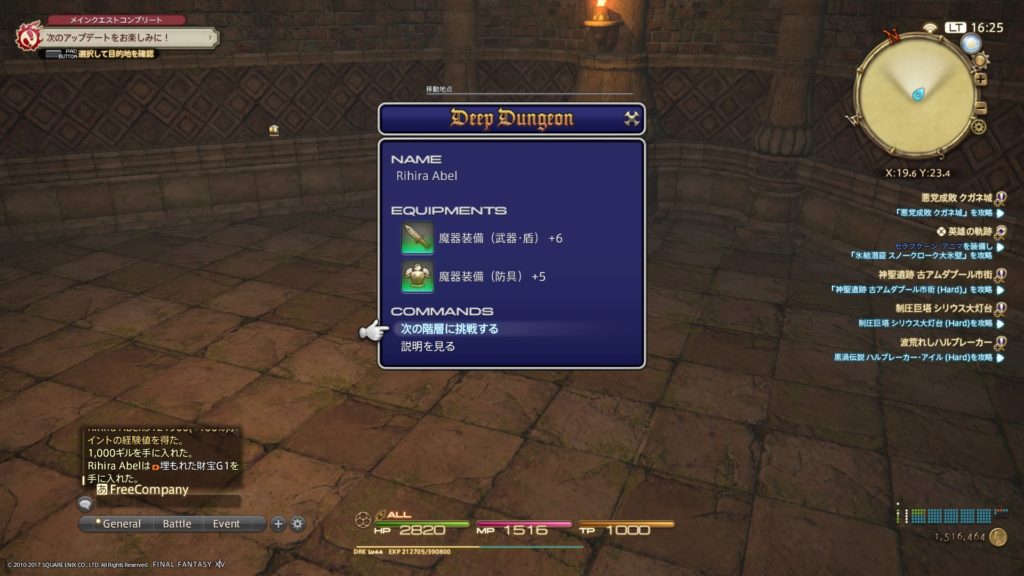Image resolution: width=1024 pixels, height=576 pixels.
Task: Zoom out the minimap with minus button
Action: tap(981, 108)
